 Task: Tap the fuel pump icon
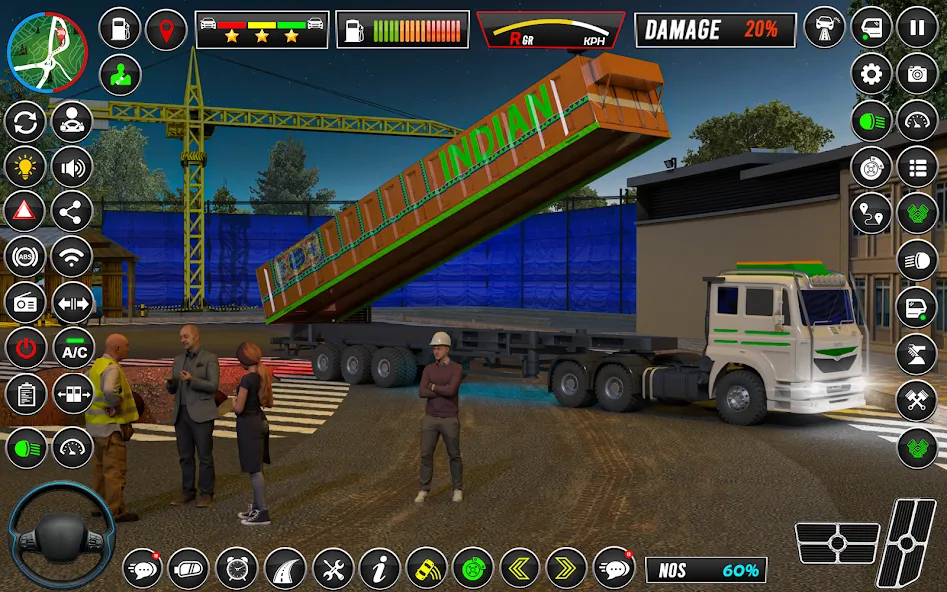pyautogui.click(x=120, y=29)
